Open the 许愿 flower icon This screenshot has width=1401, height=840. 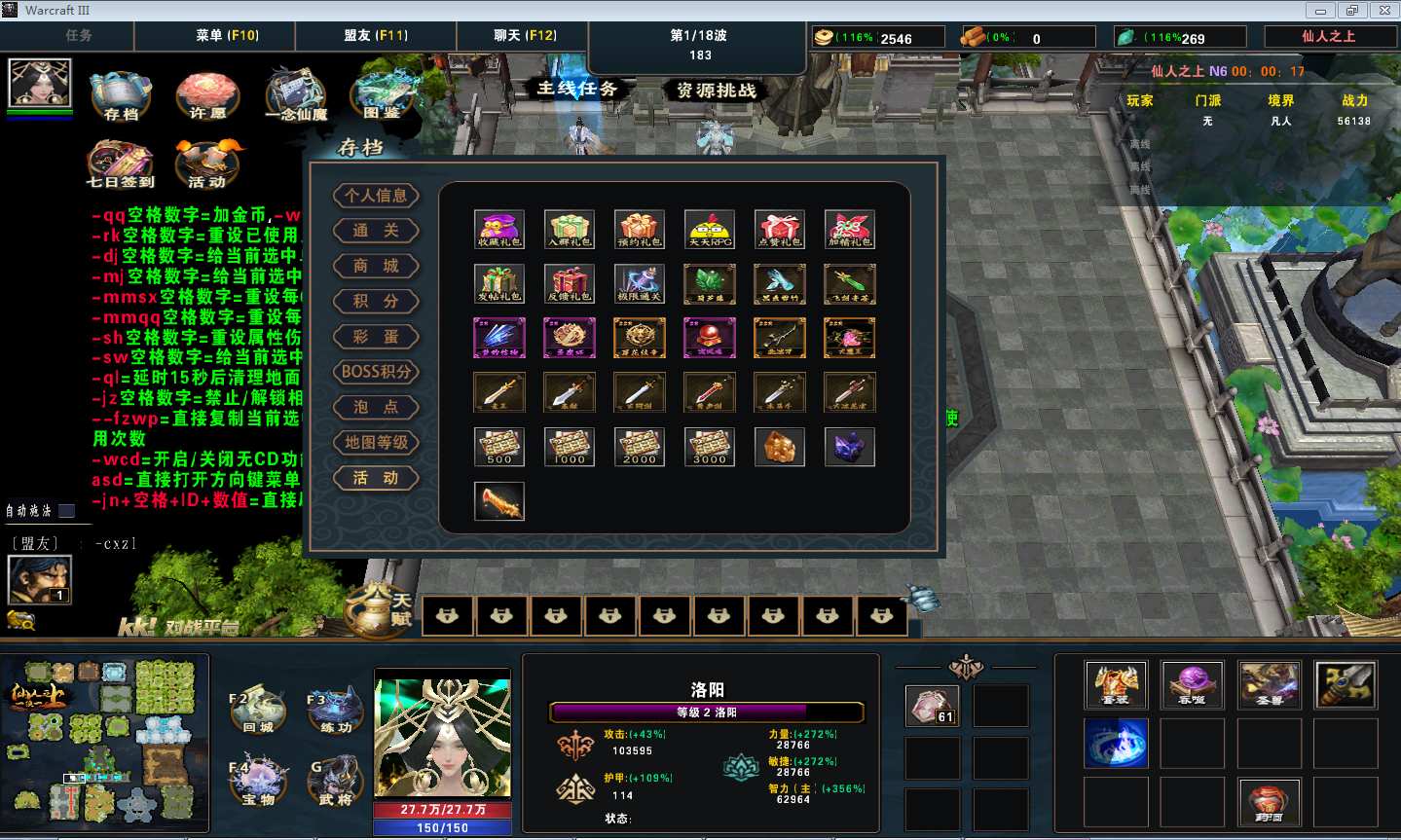click(x=207, y=95)
